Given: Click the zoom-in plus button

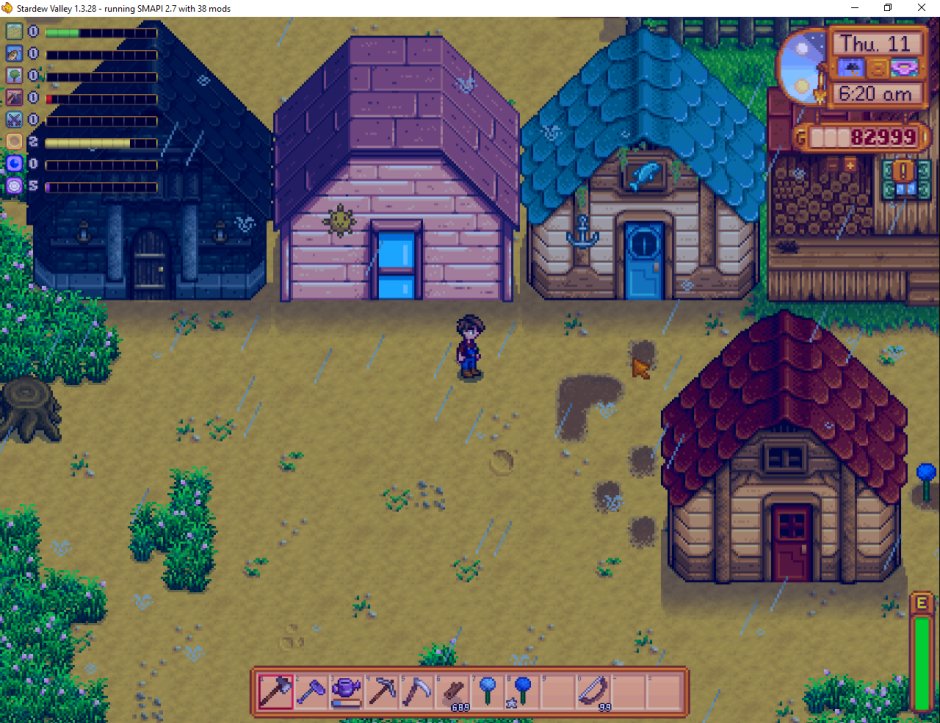Looking at the screenshot, I should (x=850, y=164).
